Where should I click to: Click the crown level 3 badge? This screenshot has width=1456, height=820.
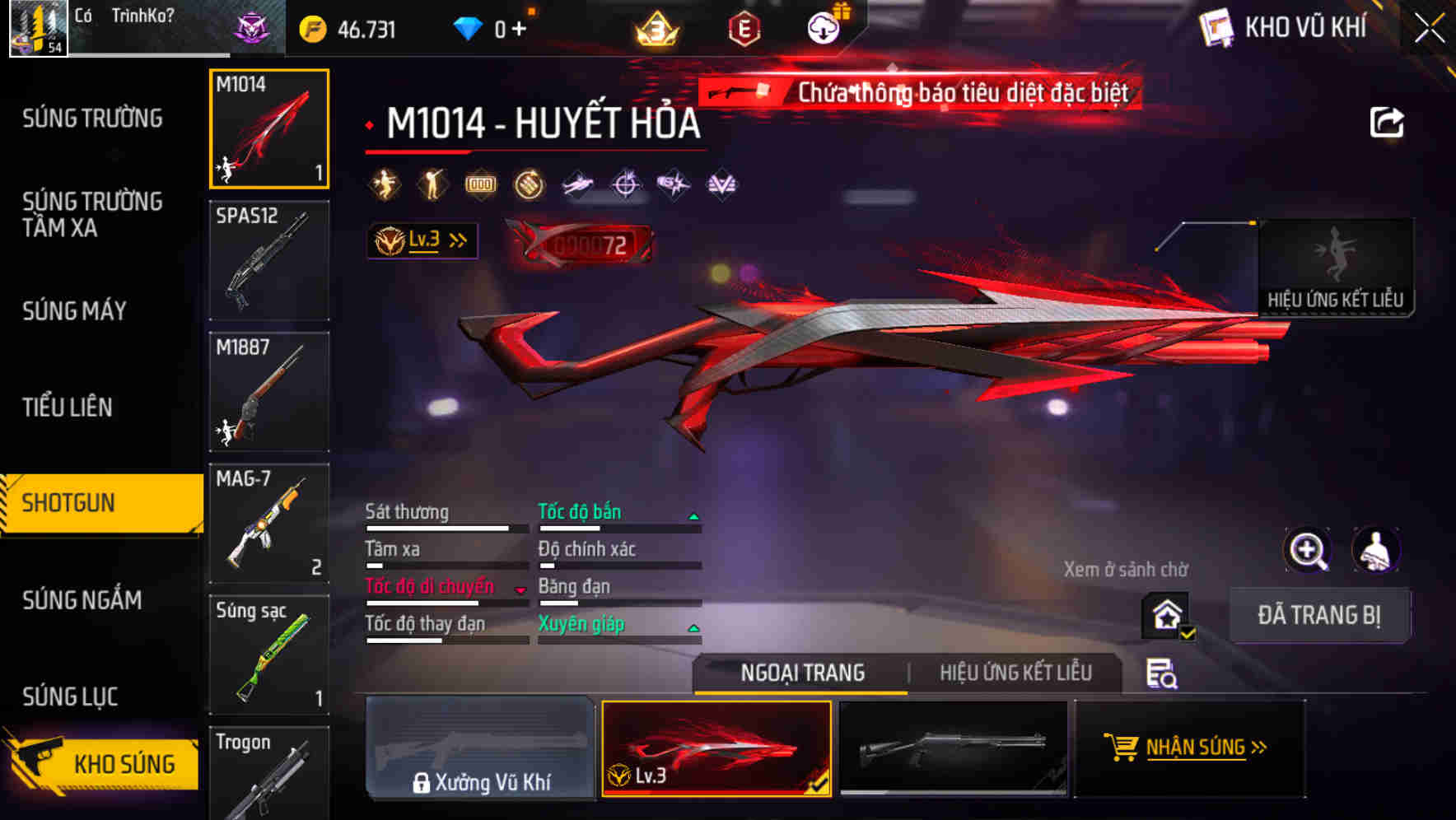click(655, 27)
